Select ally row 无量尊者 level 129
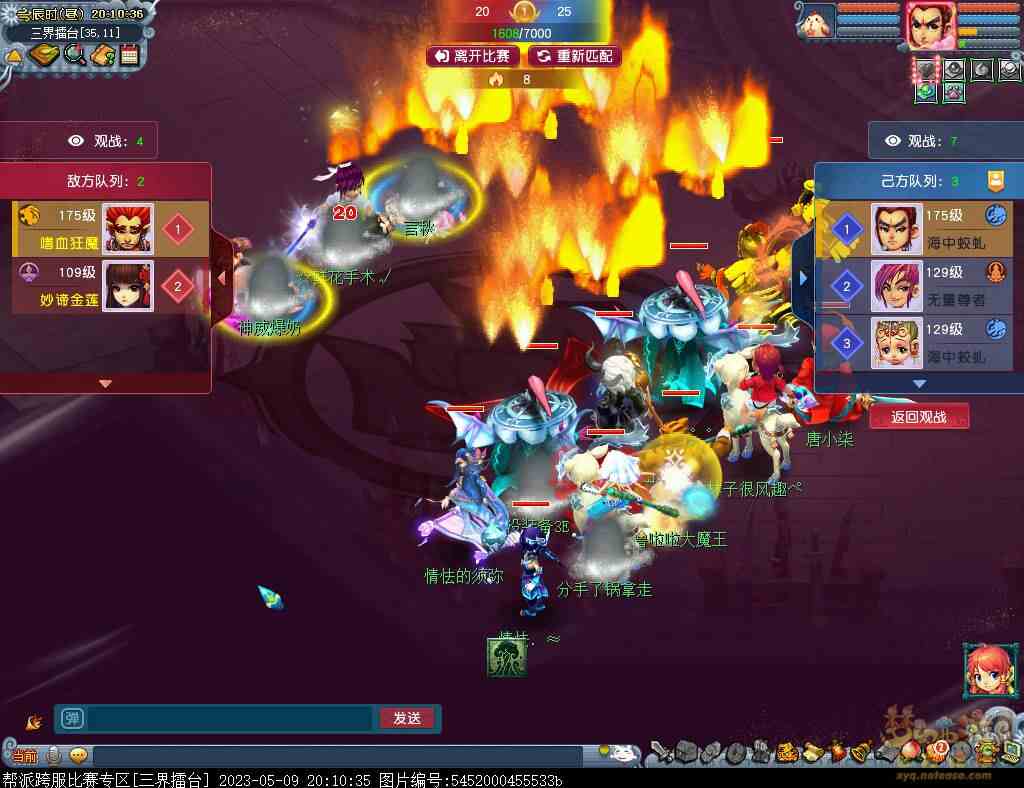The image size is (1024, 788). pyautogui.click(x=913, y=285)
